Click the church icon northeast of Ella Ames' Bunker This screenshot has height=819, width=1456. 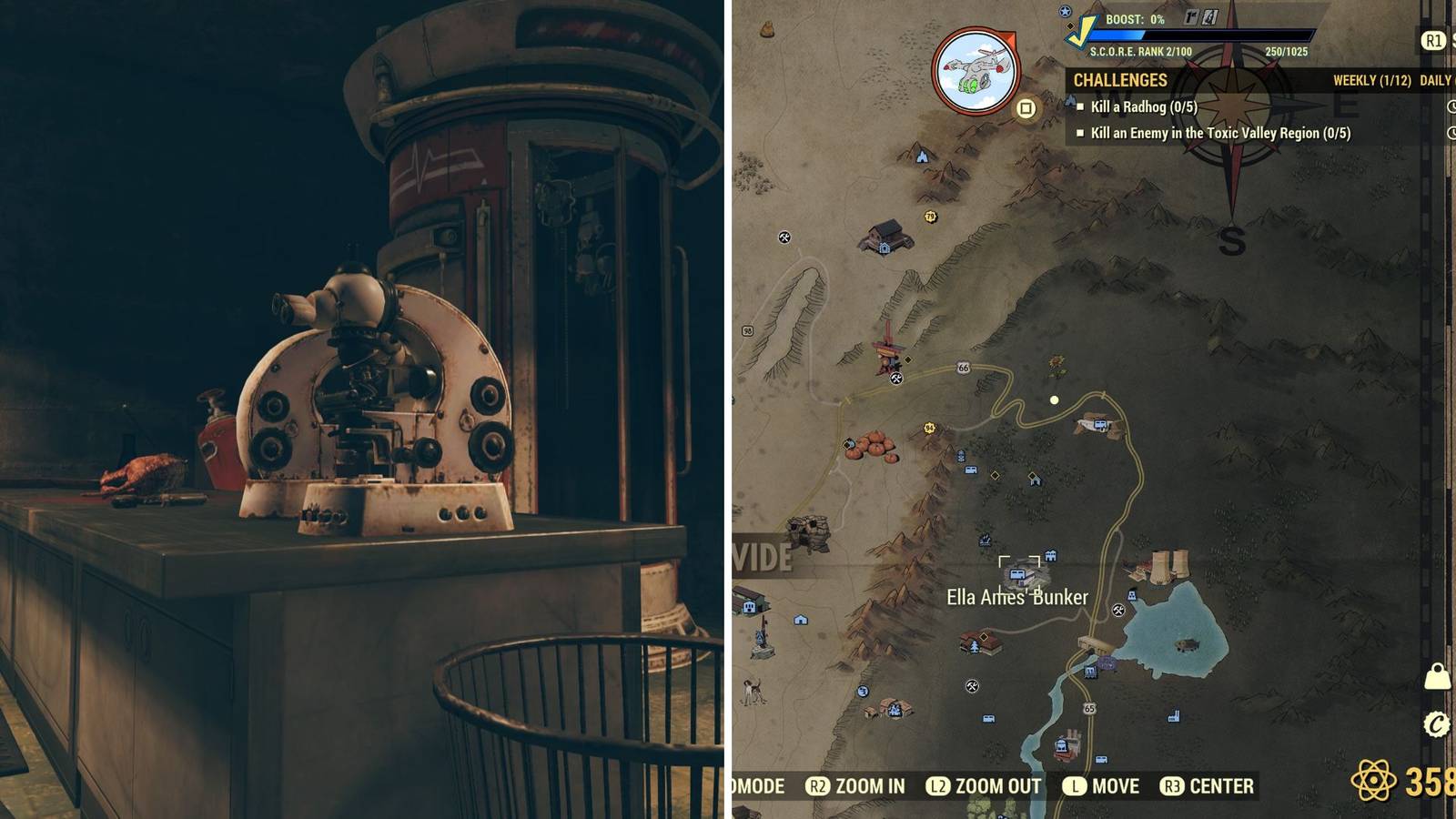(1052, 554)
